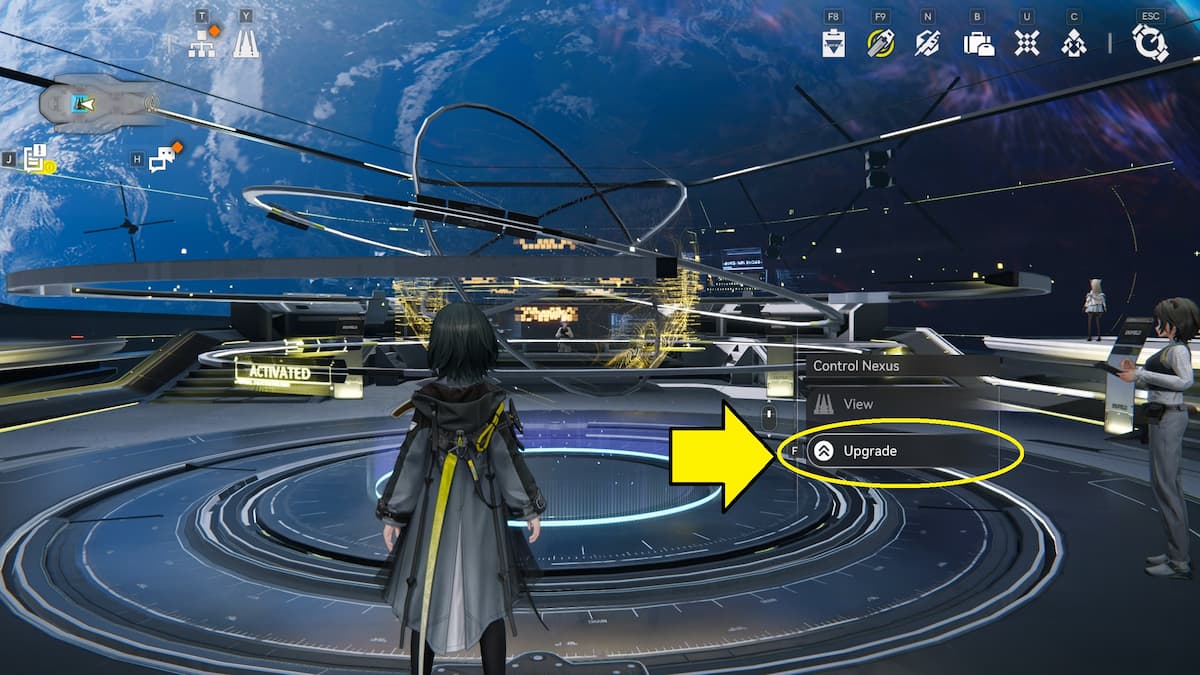
Task: Open the clipboard icon in the top bar
Action: [834, 43]
